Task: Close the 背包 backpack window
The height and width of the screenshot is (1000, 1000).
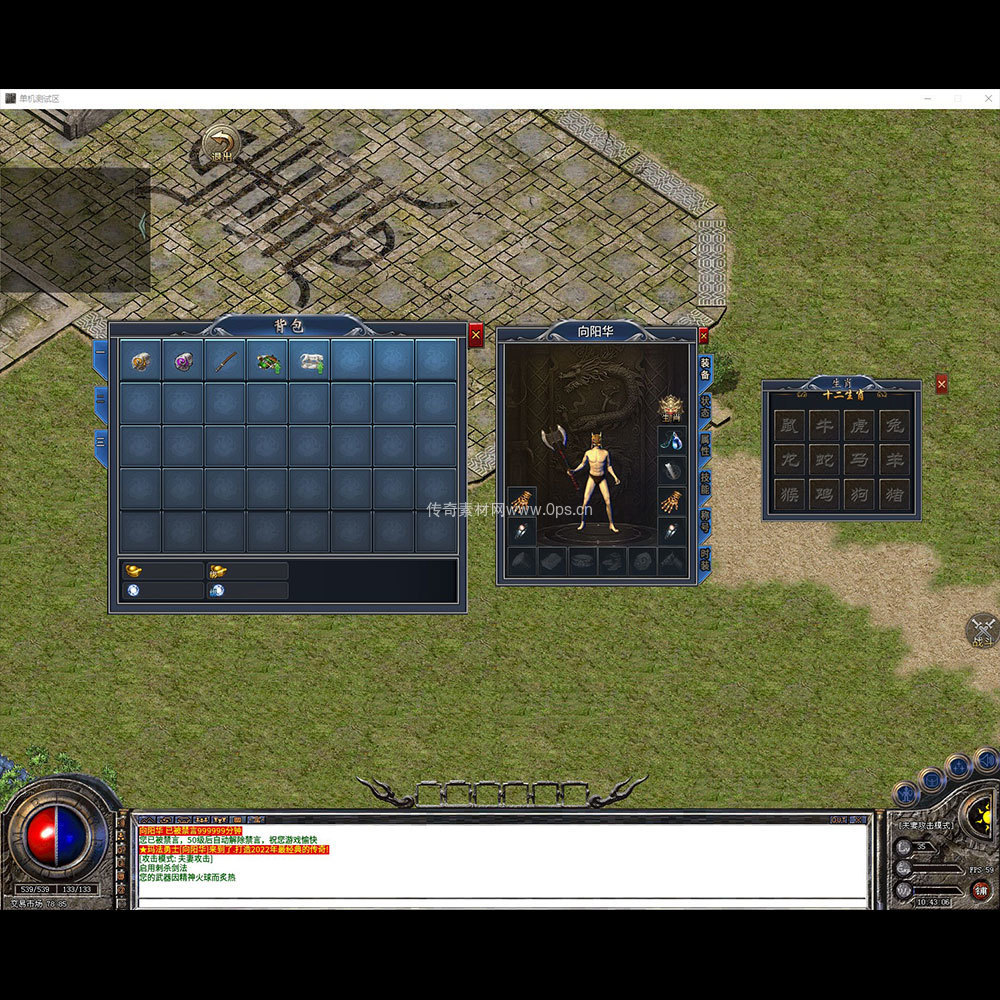Action: pos(476,336)
